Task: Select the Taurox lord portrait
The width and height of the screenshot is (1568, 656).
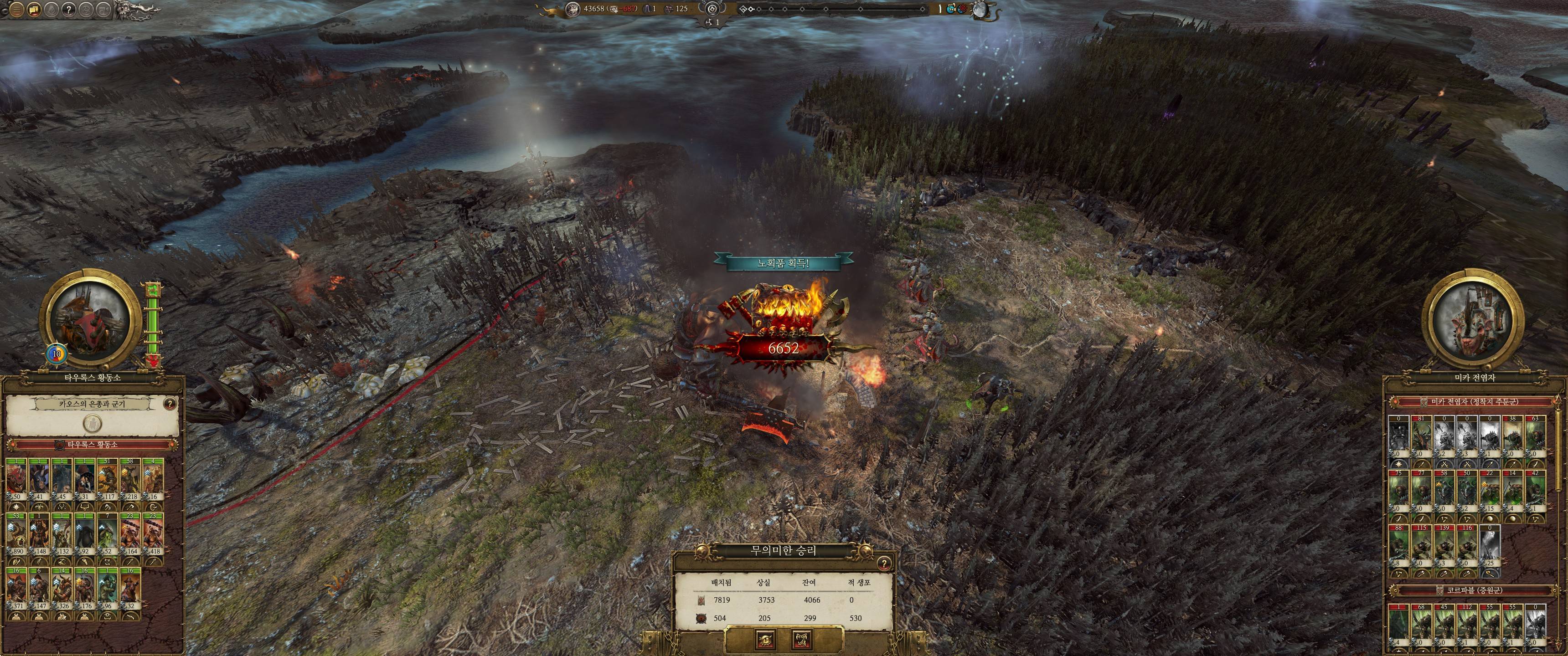Action: 92,321
